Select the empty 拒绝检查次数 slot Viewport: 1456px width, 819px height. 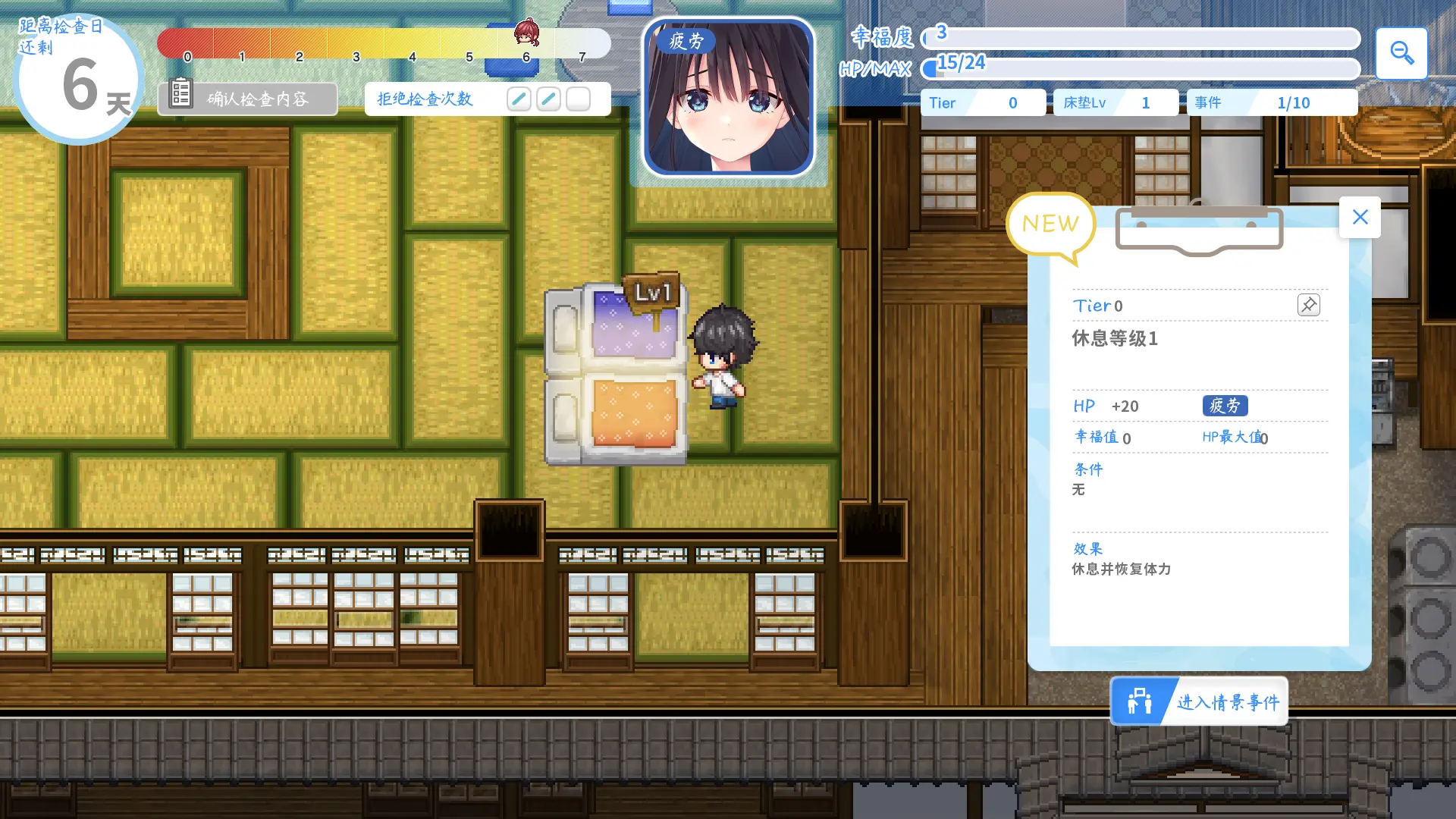578,99
